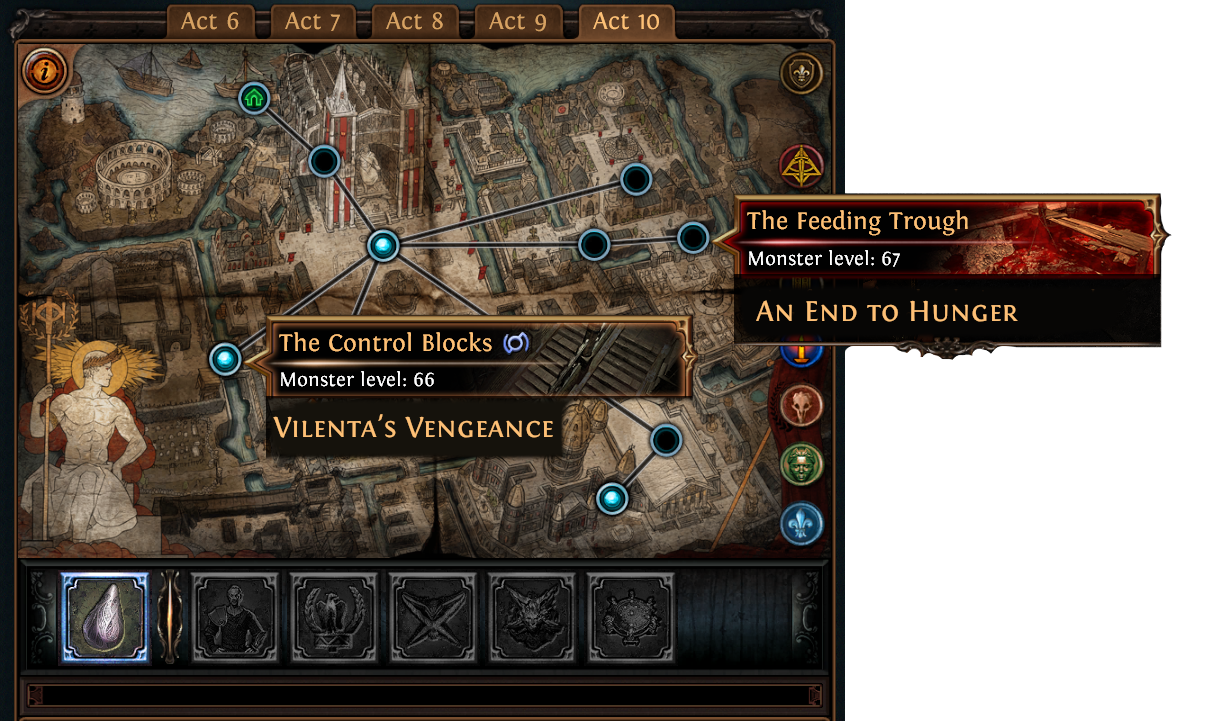
Task: Select the horned beast head slot
Action: point(532,617)
